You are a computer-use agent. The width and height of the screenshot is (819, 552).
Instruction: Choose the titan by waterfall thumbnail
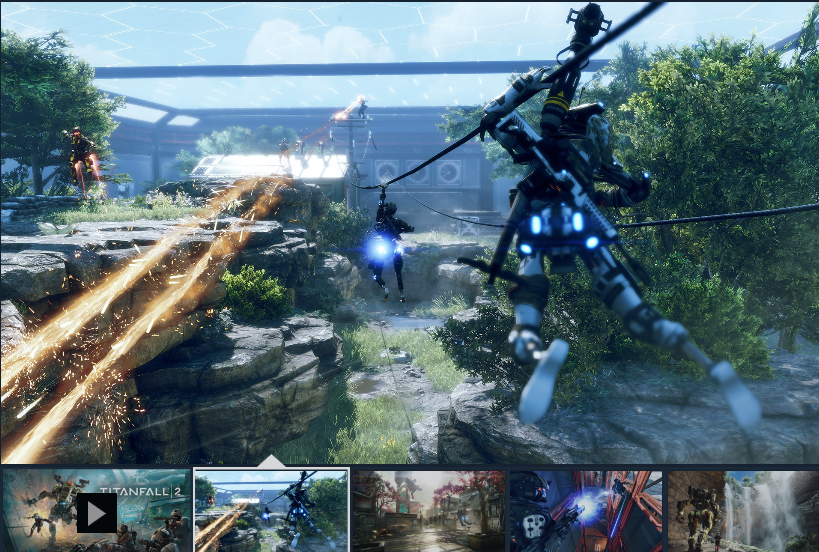[x=742, y=511]
